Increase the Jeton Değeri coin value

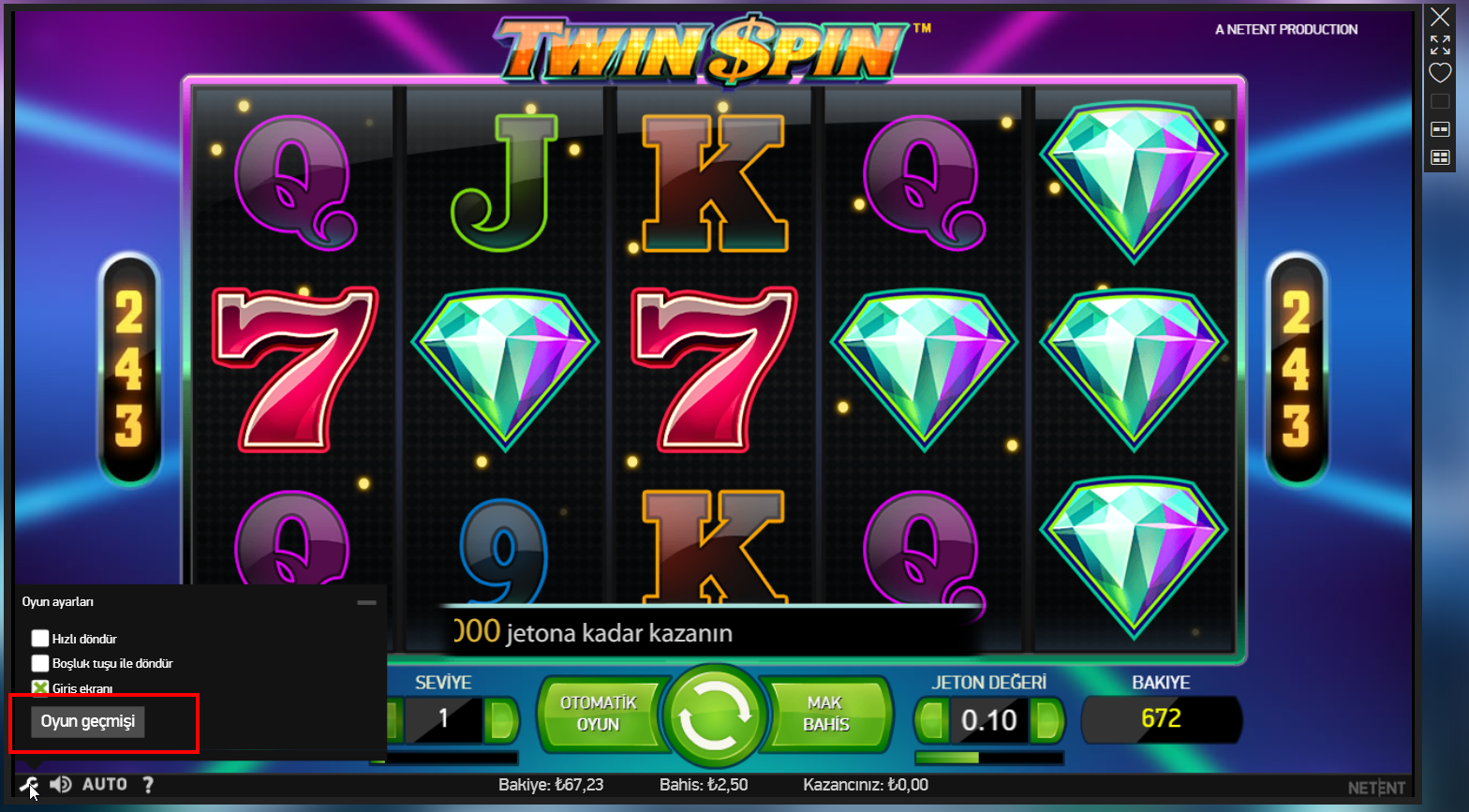tap(1046, 719)
